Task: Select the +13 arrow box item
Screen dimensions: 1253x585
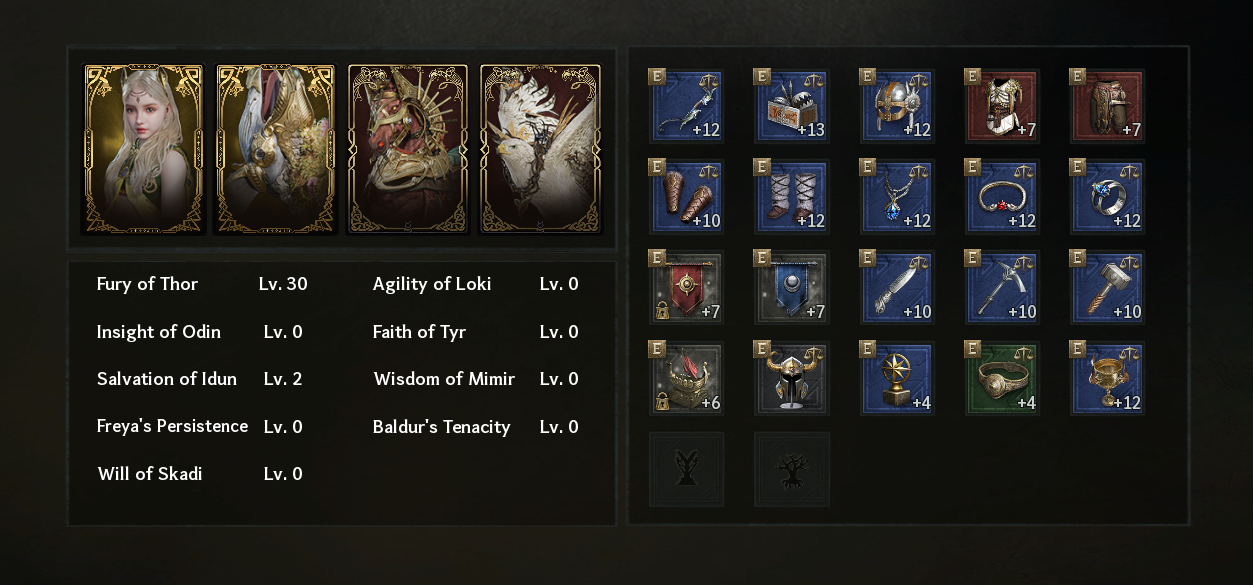Action: click(792, 106)
